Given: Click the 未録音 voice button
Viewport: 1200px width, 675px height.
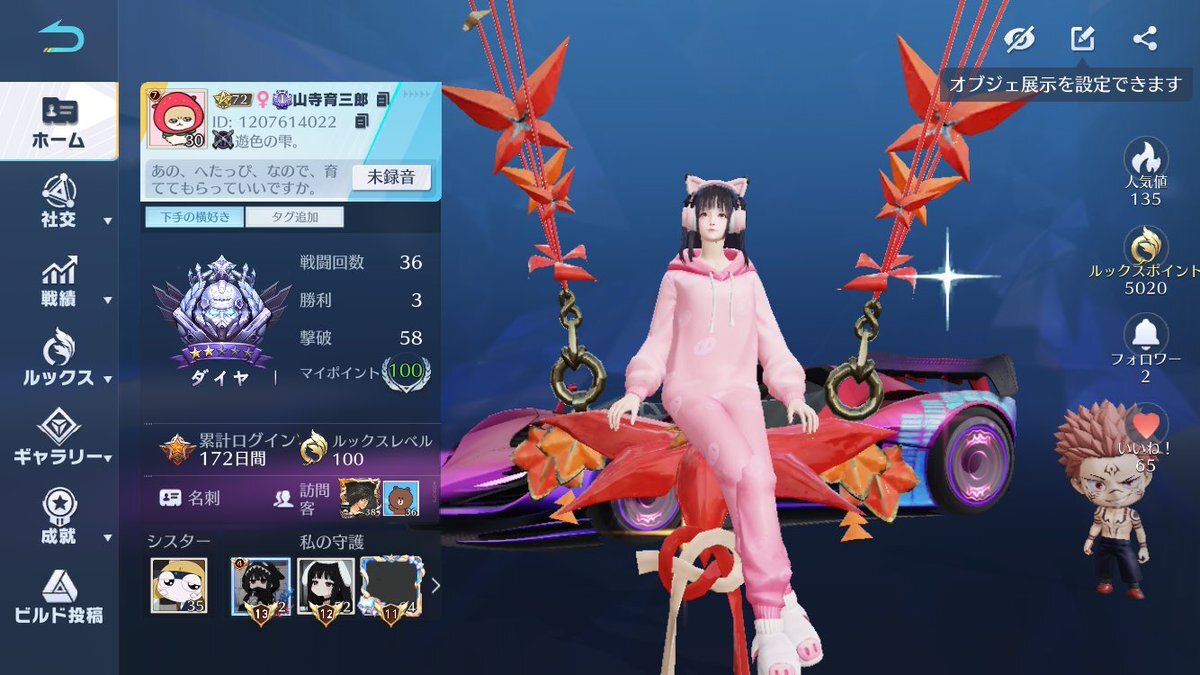Looking at the screenshot, I should coord(391,178).
